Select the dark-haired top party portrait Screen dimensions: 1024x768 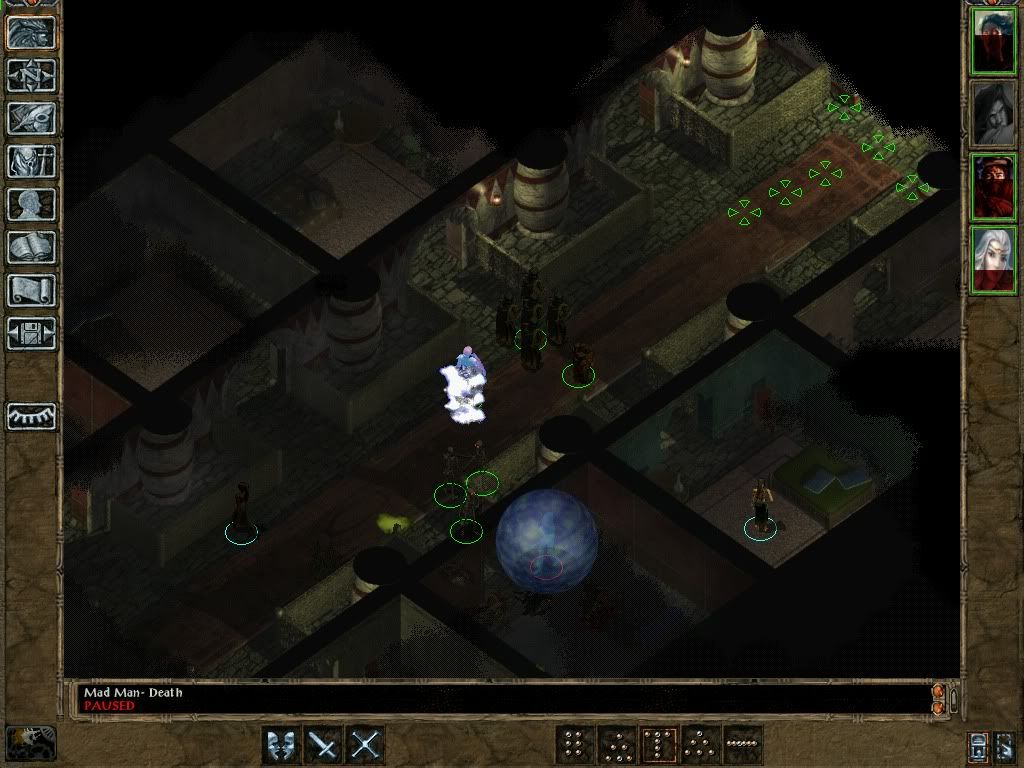coord(994,41)
